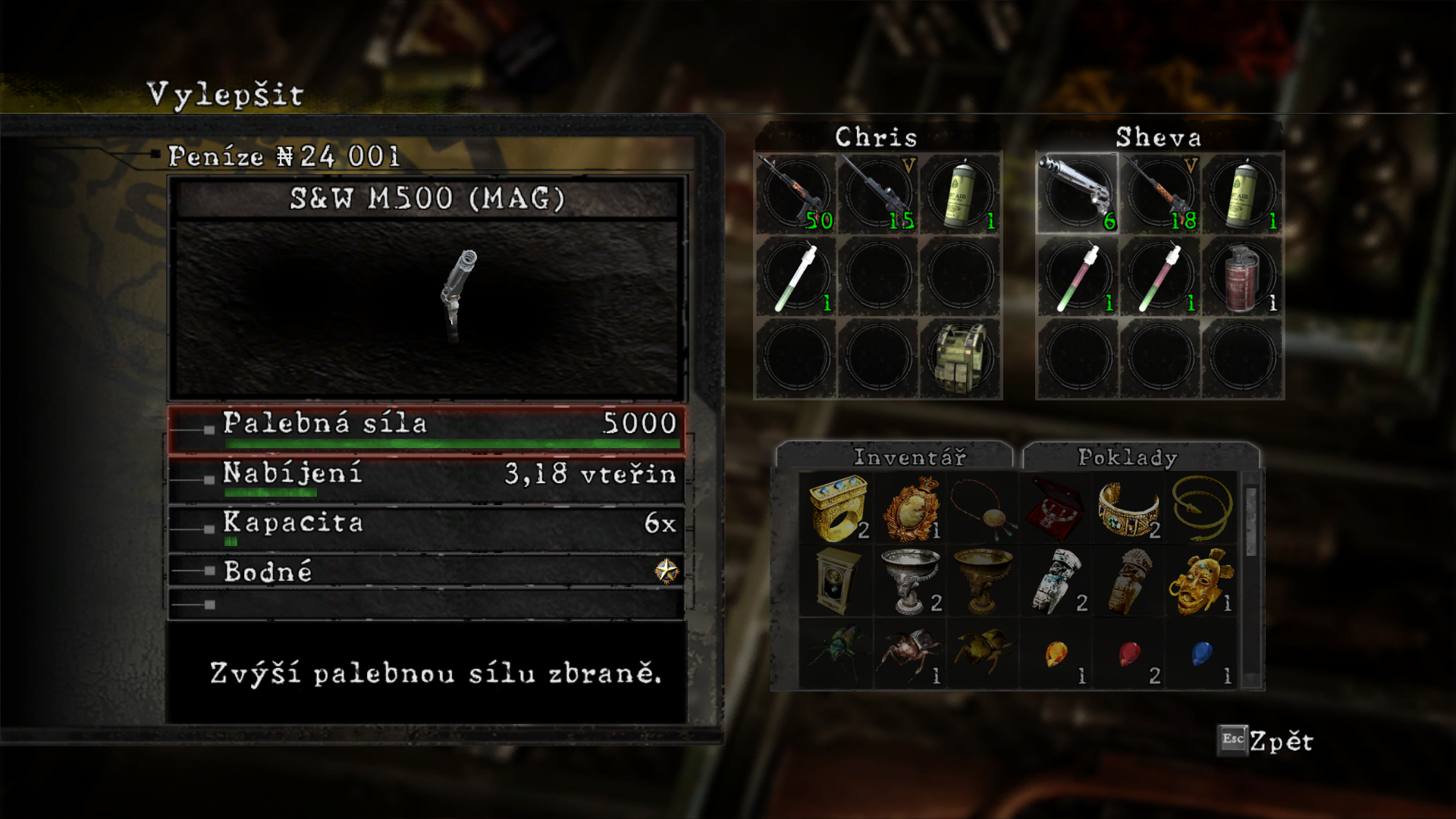The image size is (1456, 819).
Task: Select the Palebná síla upgrade row
Action: click(x=426, y=431)
